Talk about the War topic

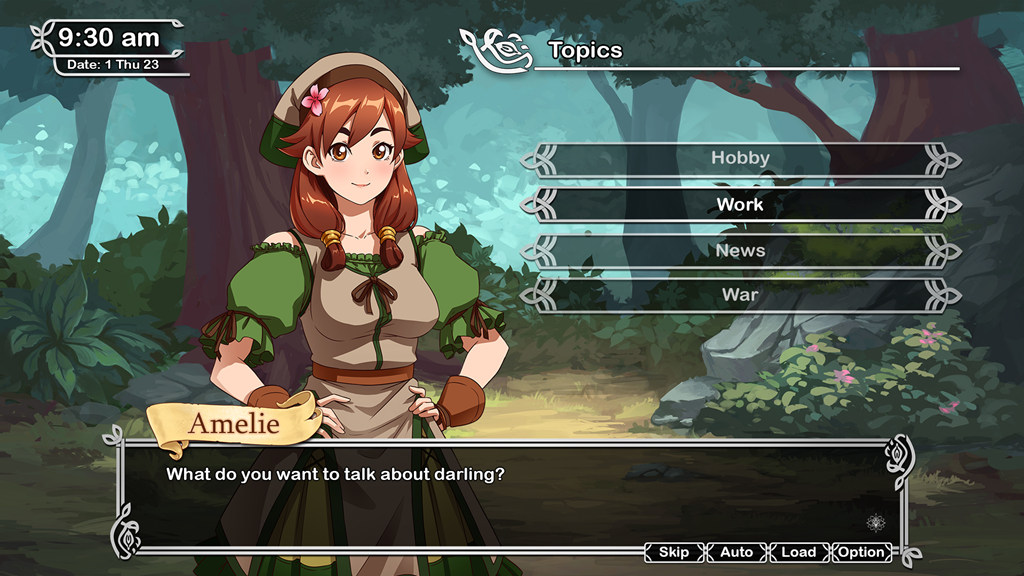(740, 295)
